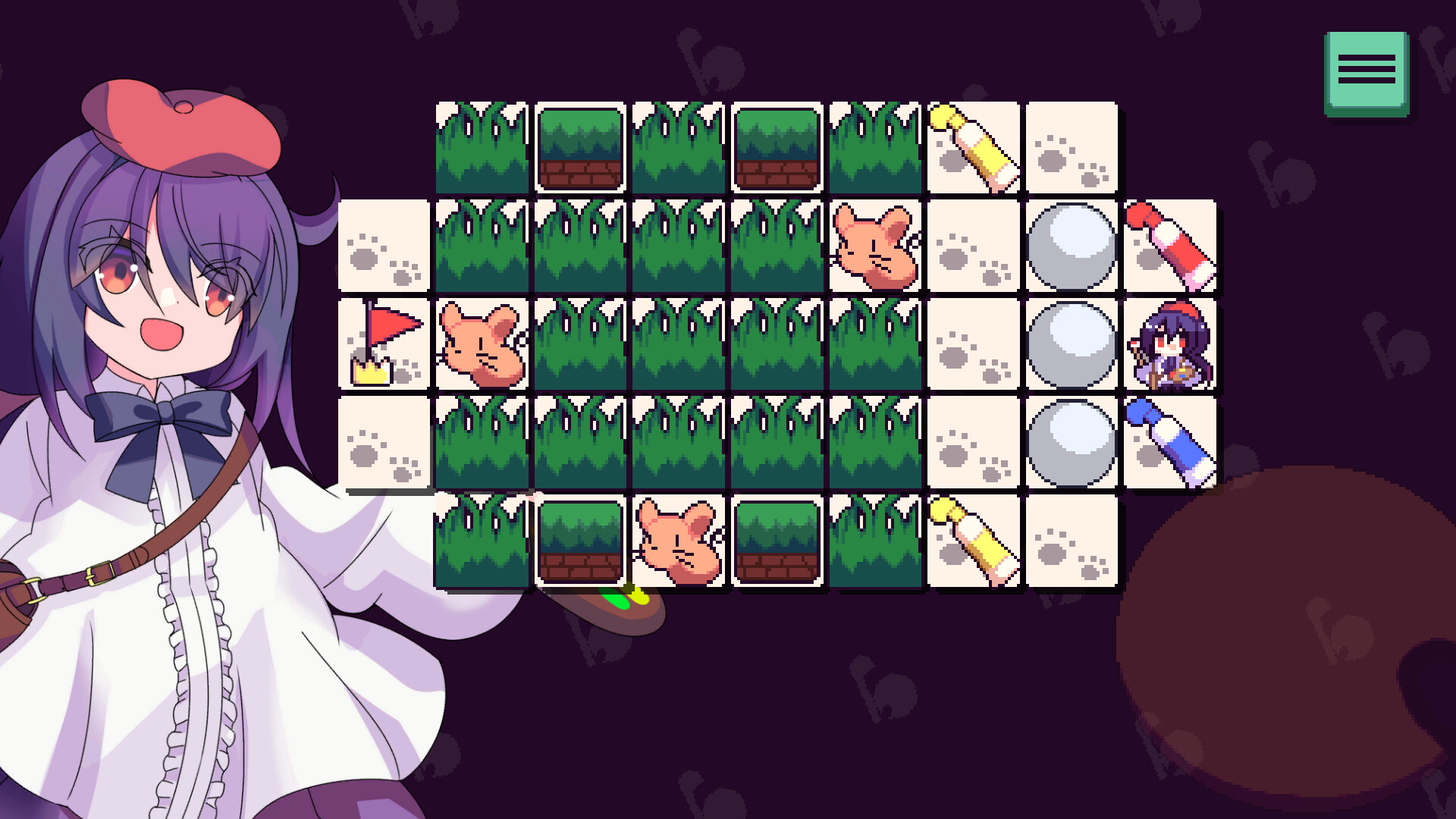Click the player character tile
Image resolution: width=1456 pixels, height=819 pixels.
(1170, 343)
